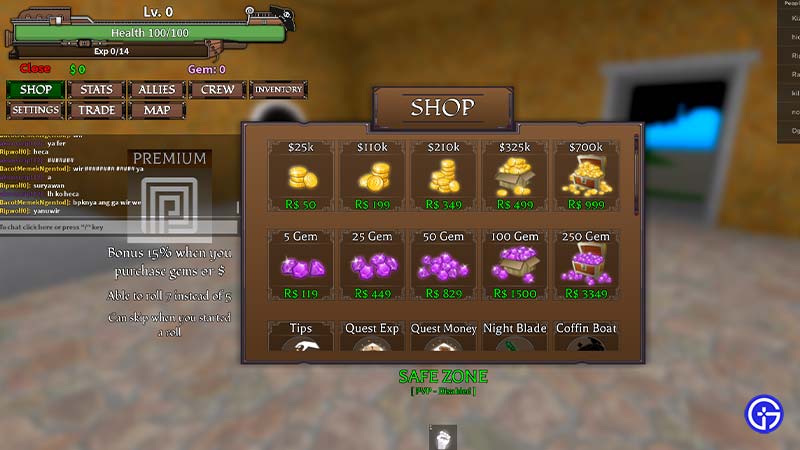Open the Trade menu
This screenshot has width=800, height=450.
pos(96,110)
